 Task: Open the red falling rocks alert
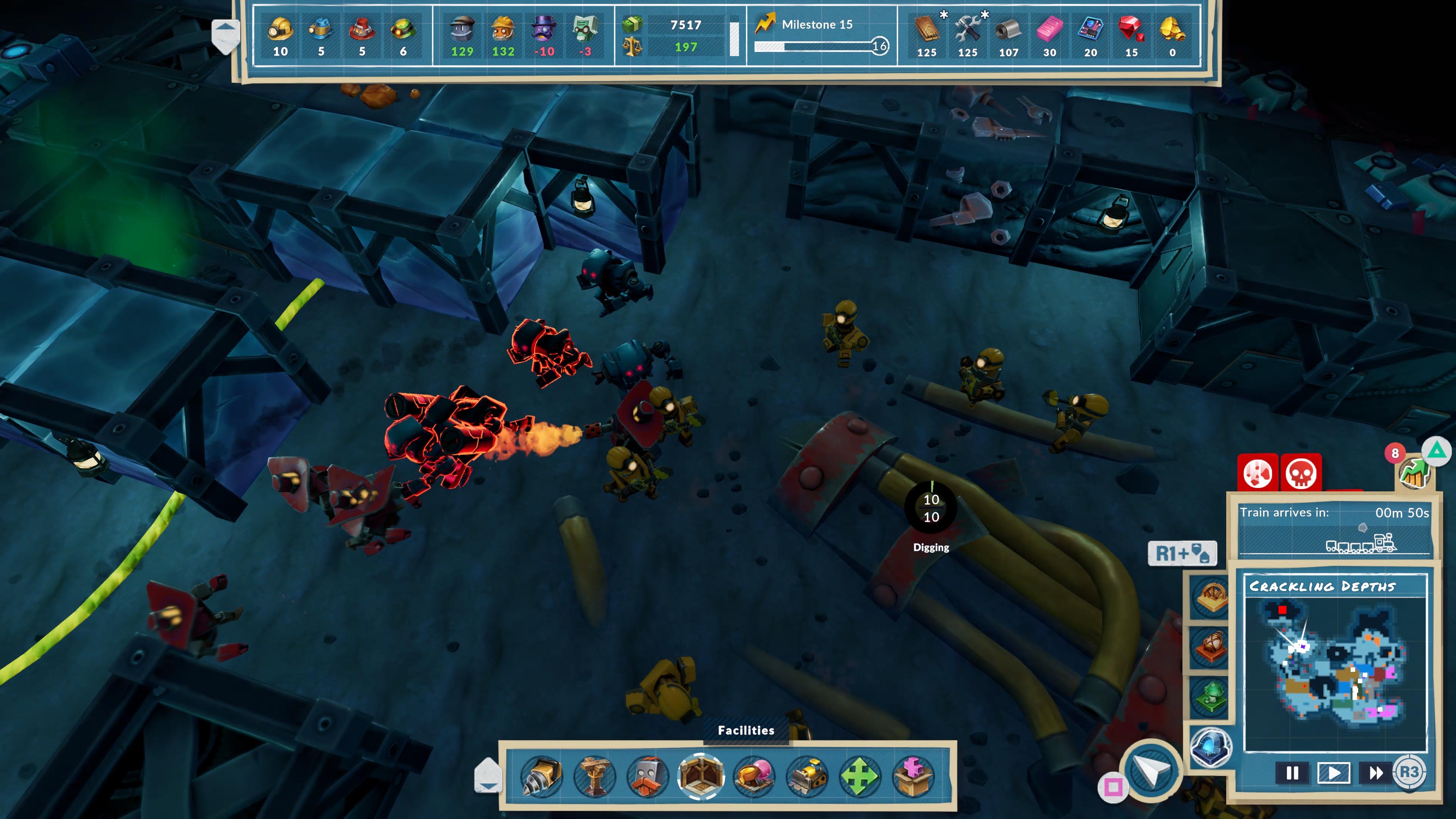(x=1258, y=473)
